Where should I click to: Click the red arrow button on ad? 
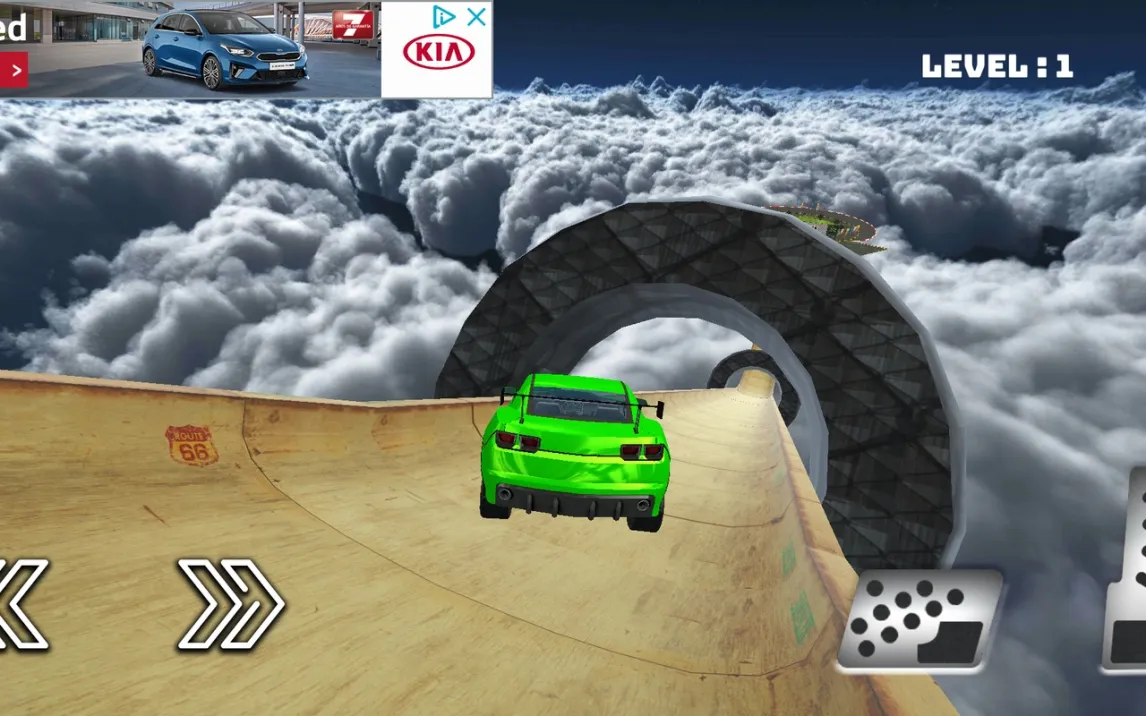point(14,71)
